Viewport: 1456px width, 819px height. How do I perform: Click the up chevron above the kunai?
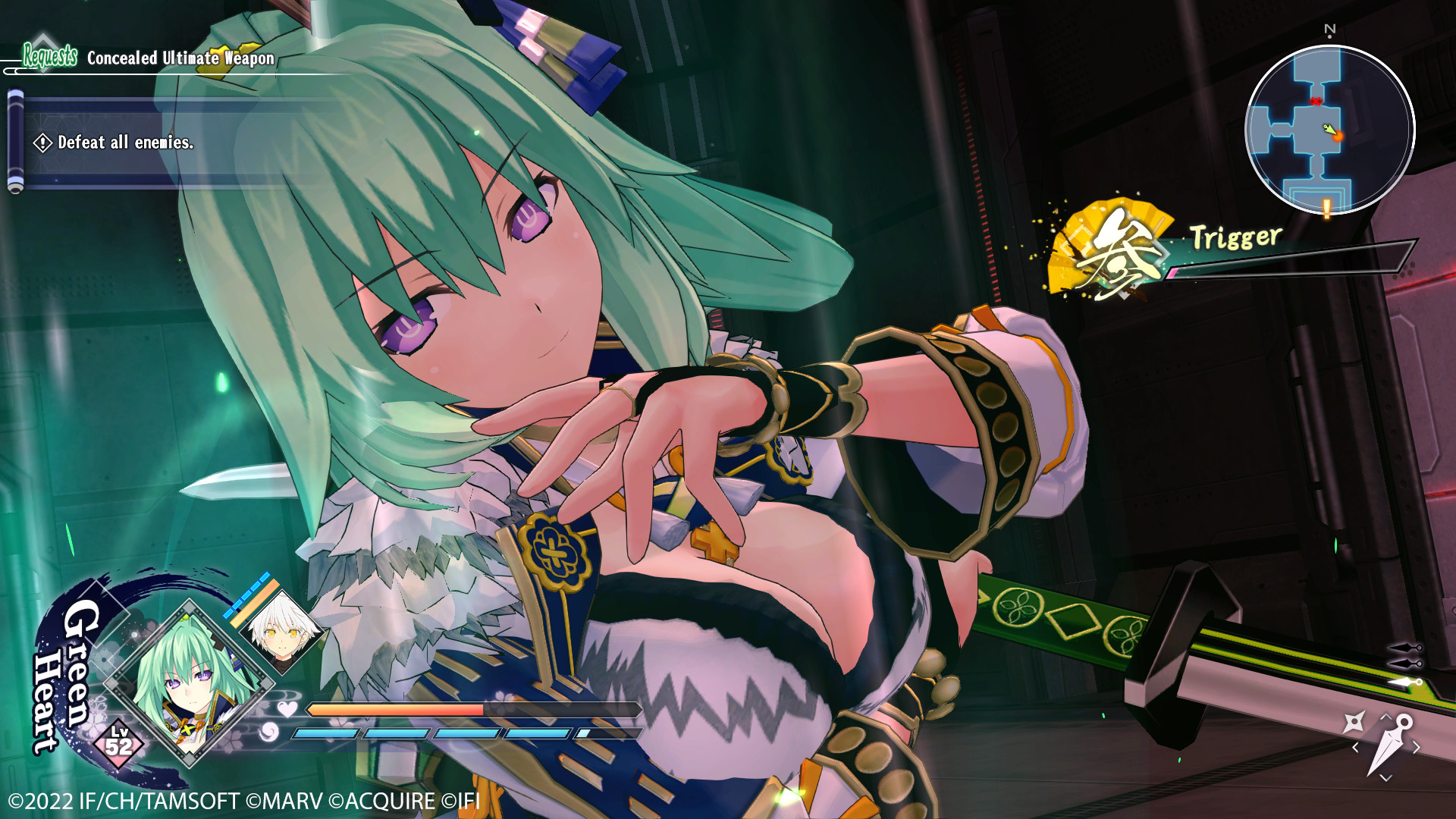pos(1386,716)
